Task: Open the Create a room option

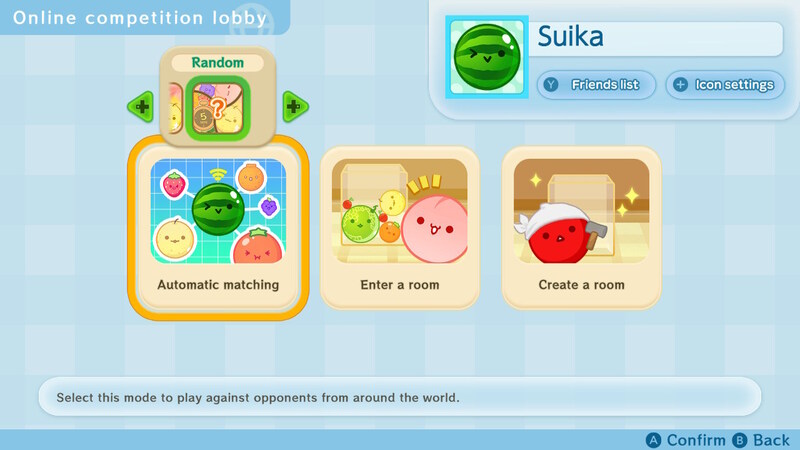Action: (x=581, y=227)
